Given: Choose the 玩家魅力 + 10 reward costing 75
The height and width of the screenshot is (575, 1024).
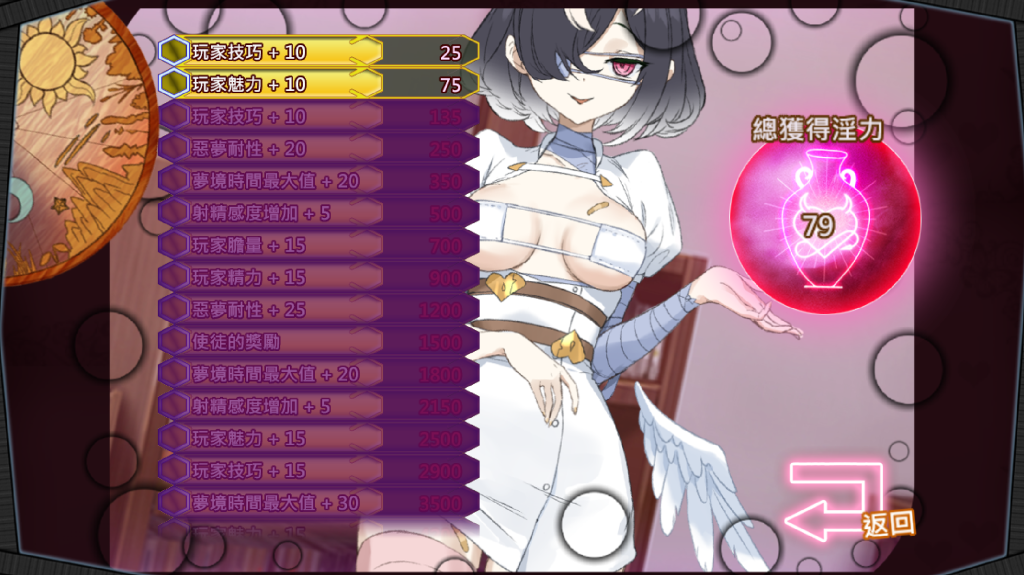Looking at the screenshot, I should pyautogui.click(x=318, y=84).
